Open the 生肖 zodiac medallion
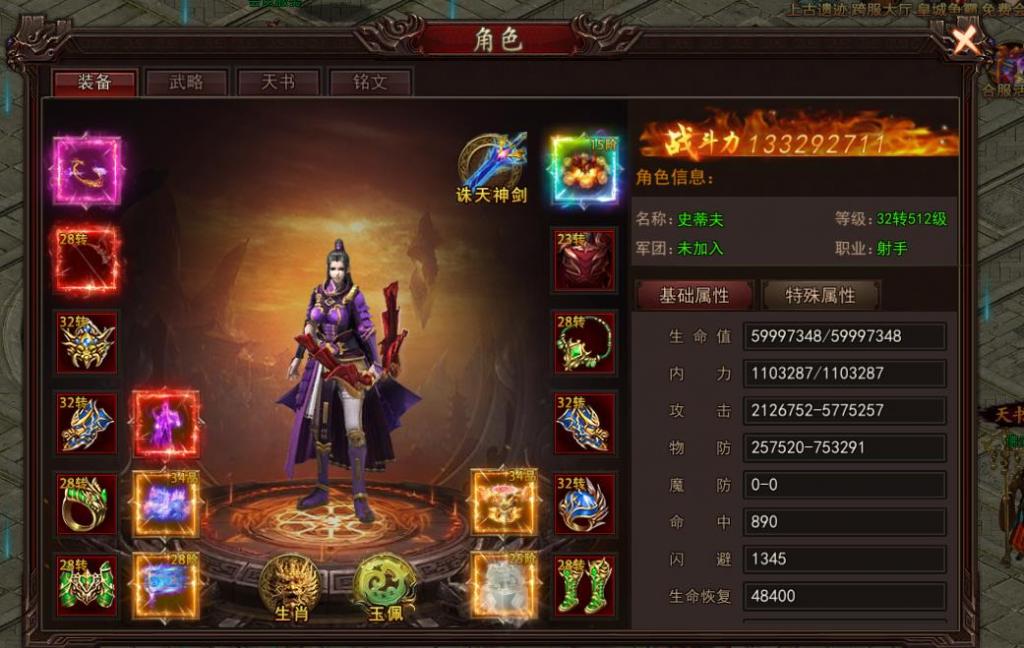The height and width of the screenshot is (648, 1024). pyautogui.click(x=289, y=585)
